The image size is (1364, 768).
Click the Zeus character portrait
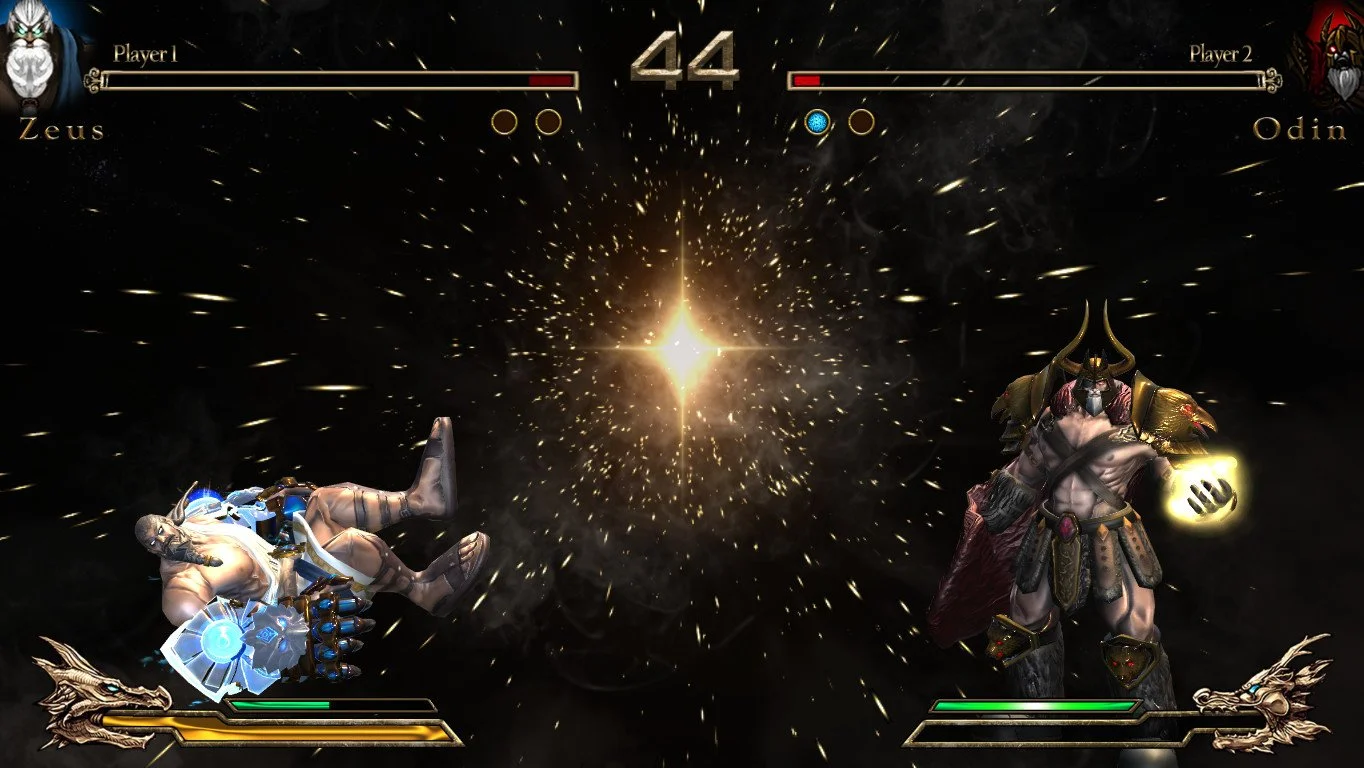point(35,55)
